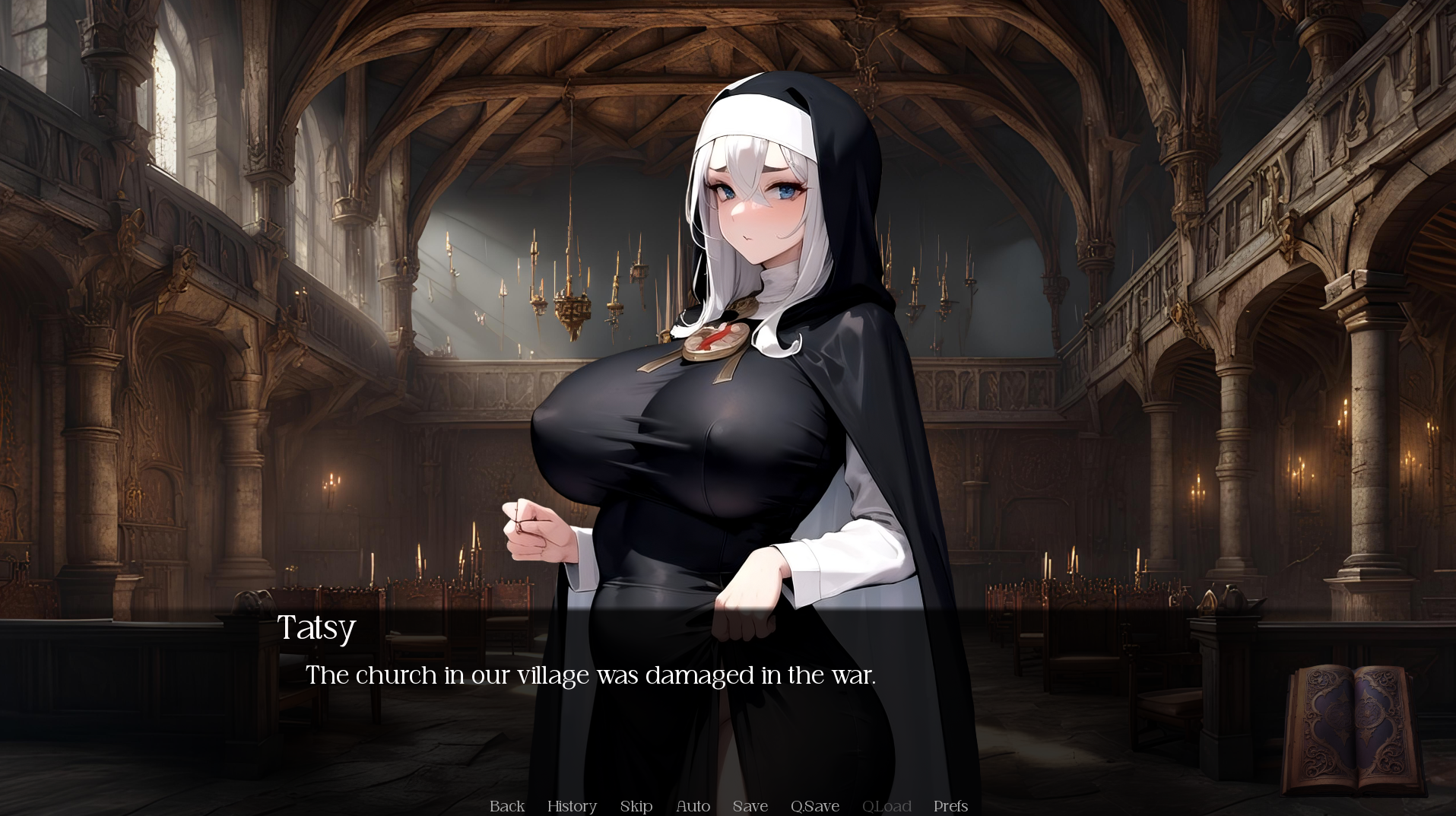Toggle Auto-advance mode
Viewport: 1456px width, 816px height.
click(693, 806)
